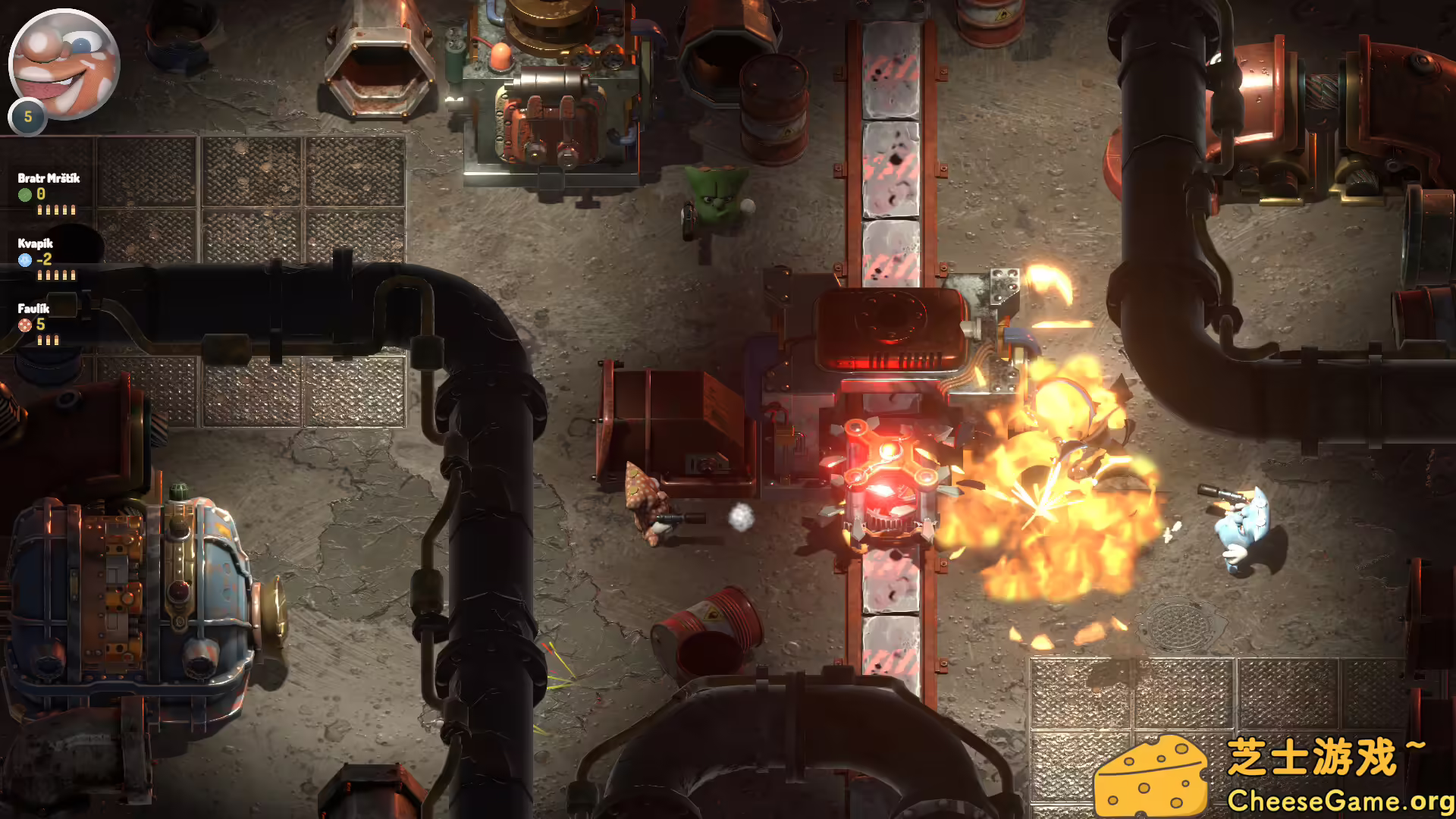Click the player character portrait
Image resolution: width=1456 pixels, height=819 pixels.
64,64
